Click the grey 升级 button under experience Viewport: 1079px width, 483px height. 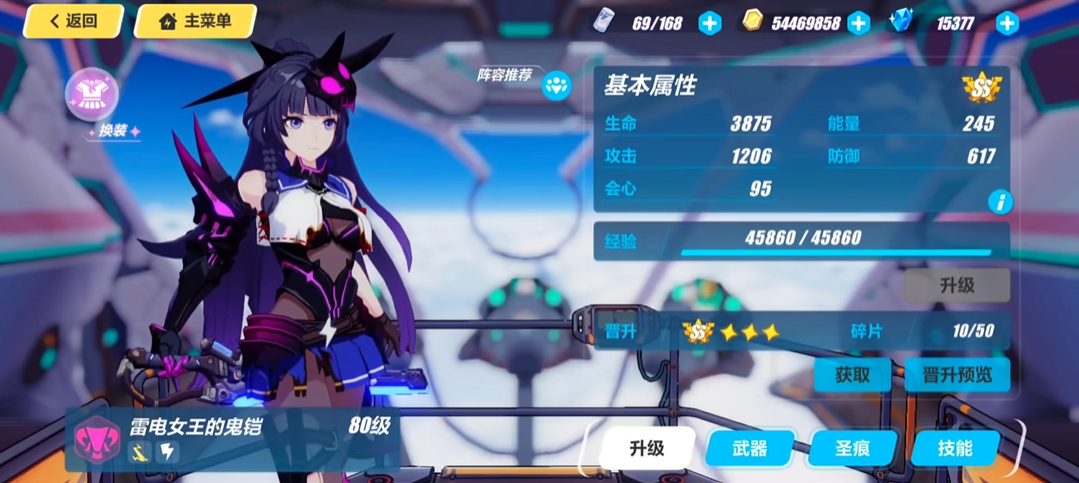click(956, 285)
